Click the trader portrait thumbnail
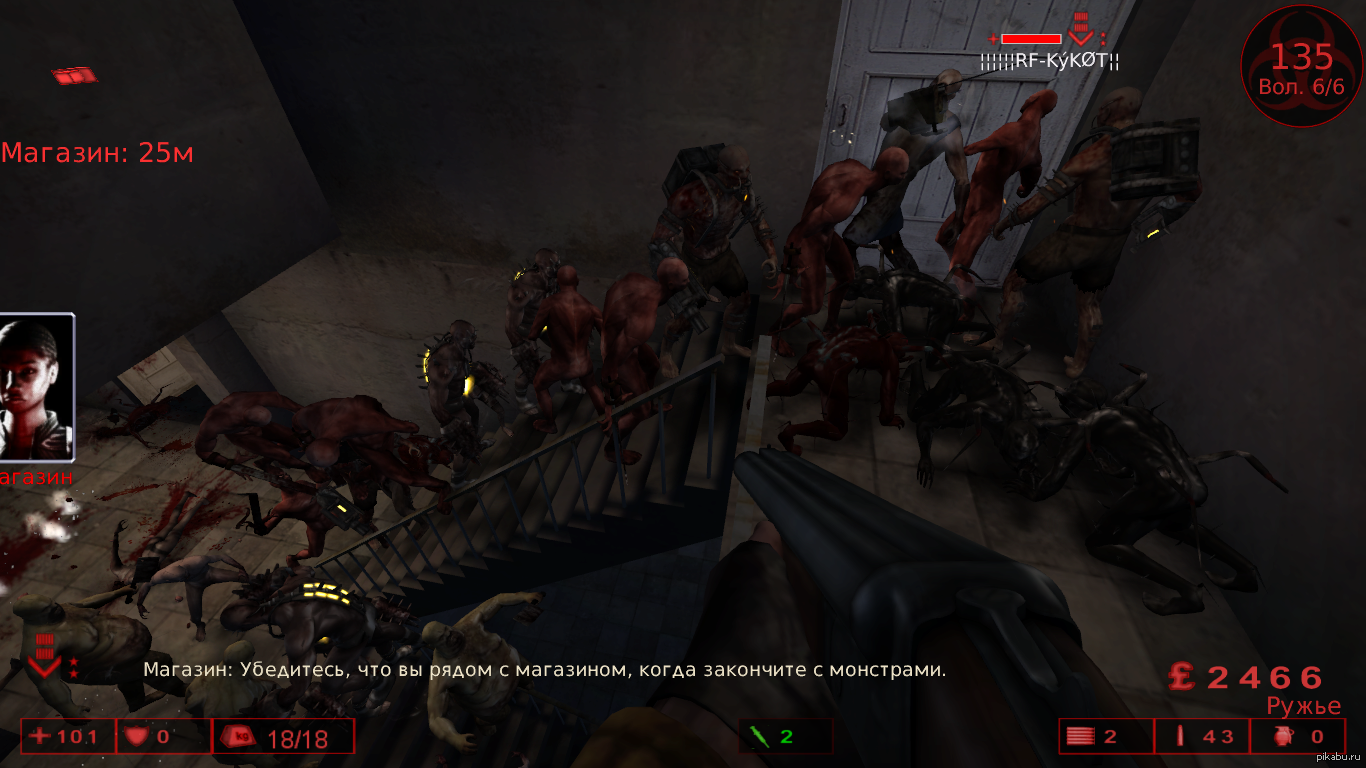This screenshot has height=768, width=1366. pyautogui.click(x=36, y=386)
